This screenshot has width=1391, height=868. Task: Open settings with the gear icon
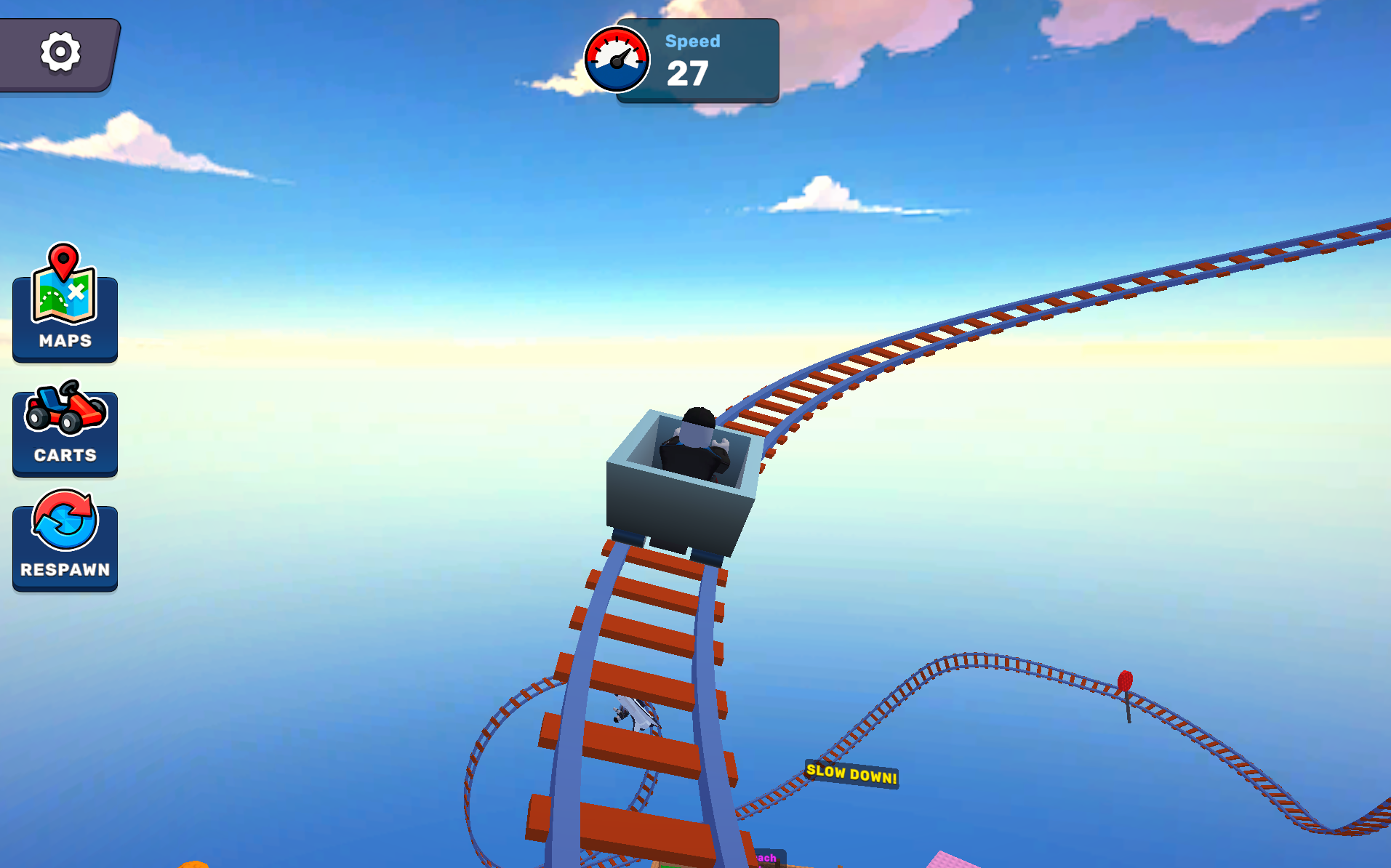pyautogui.click(x=60, y=52)
